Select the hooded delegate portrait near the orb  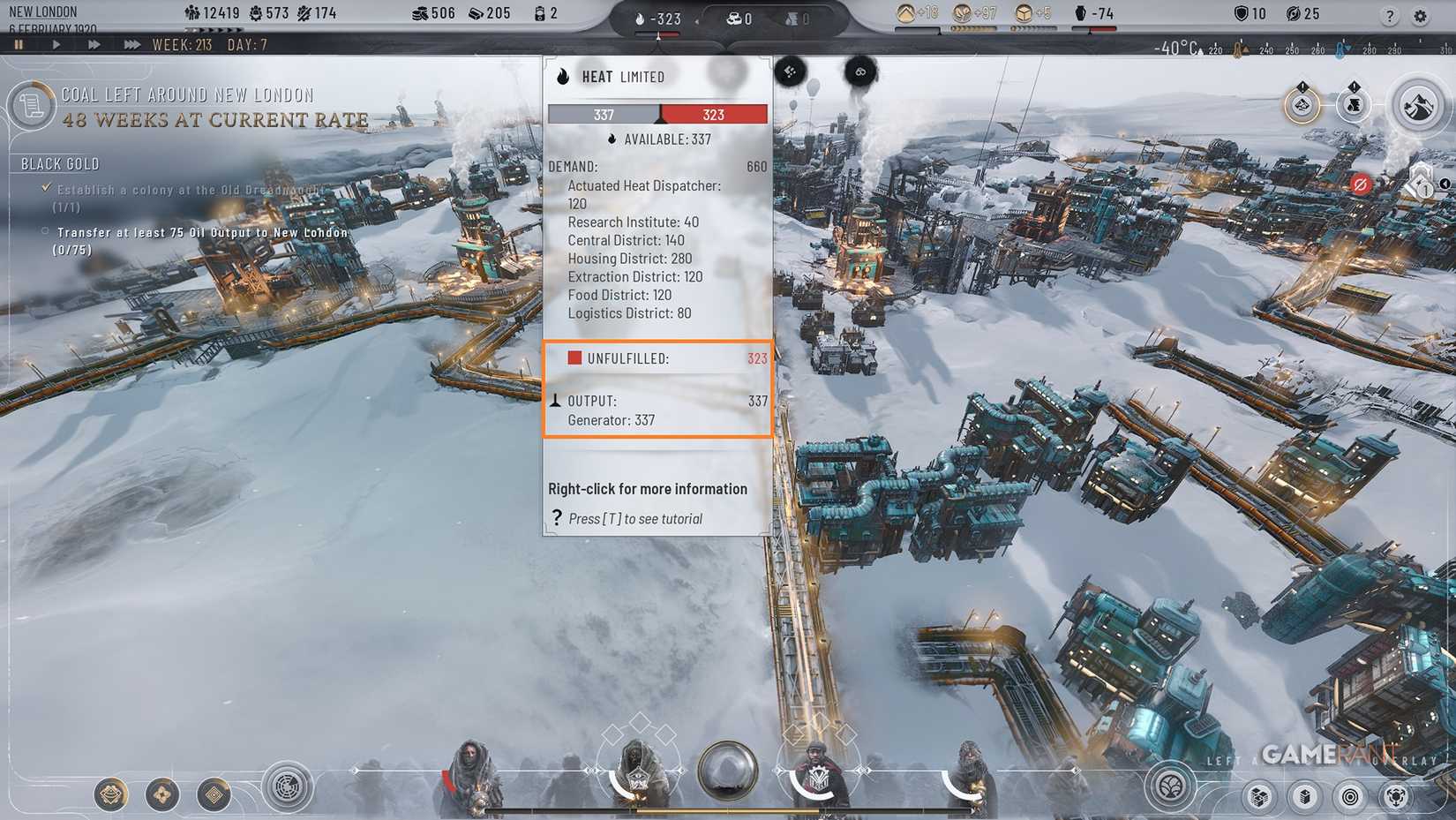click(x=637, y=764)
